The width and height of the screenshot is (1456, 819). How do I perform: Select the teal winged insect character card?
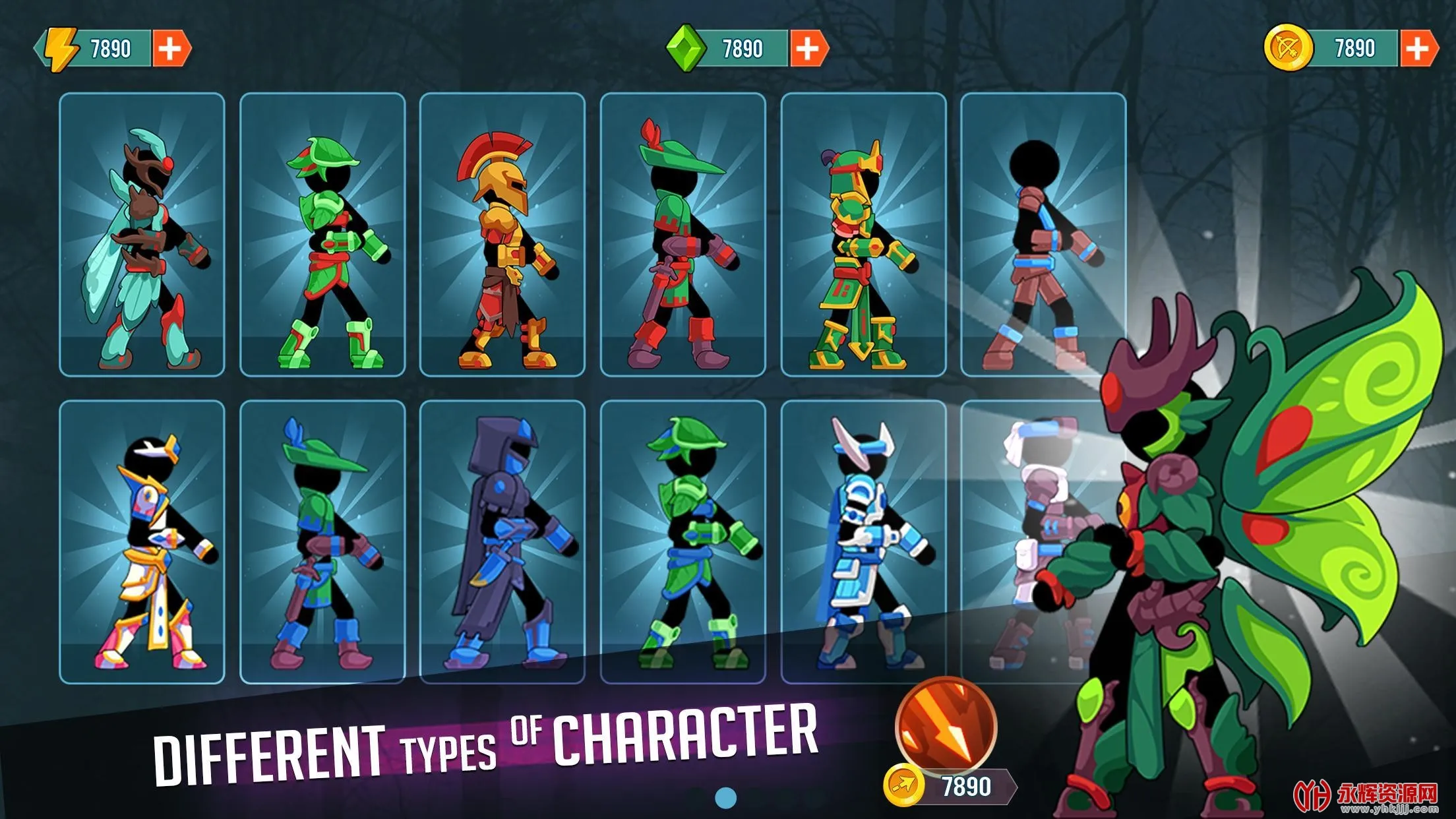click(142, 235)
